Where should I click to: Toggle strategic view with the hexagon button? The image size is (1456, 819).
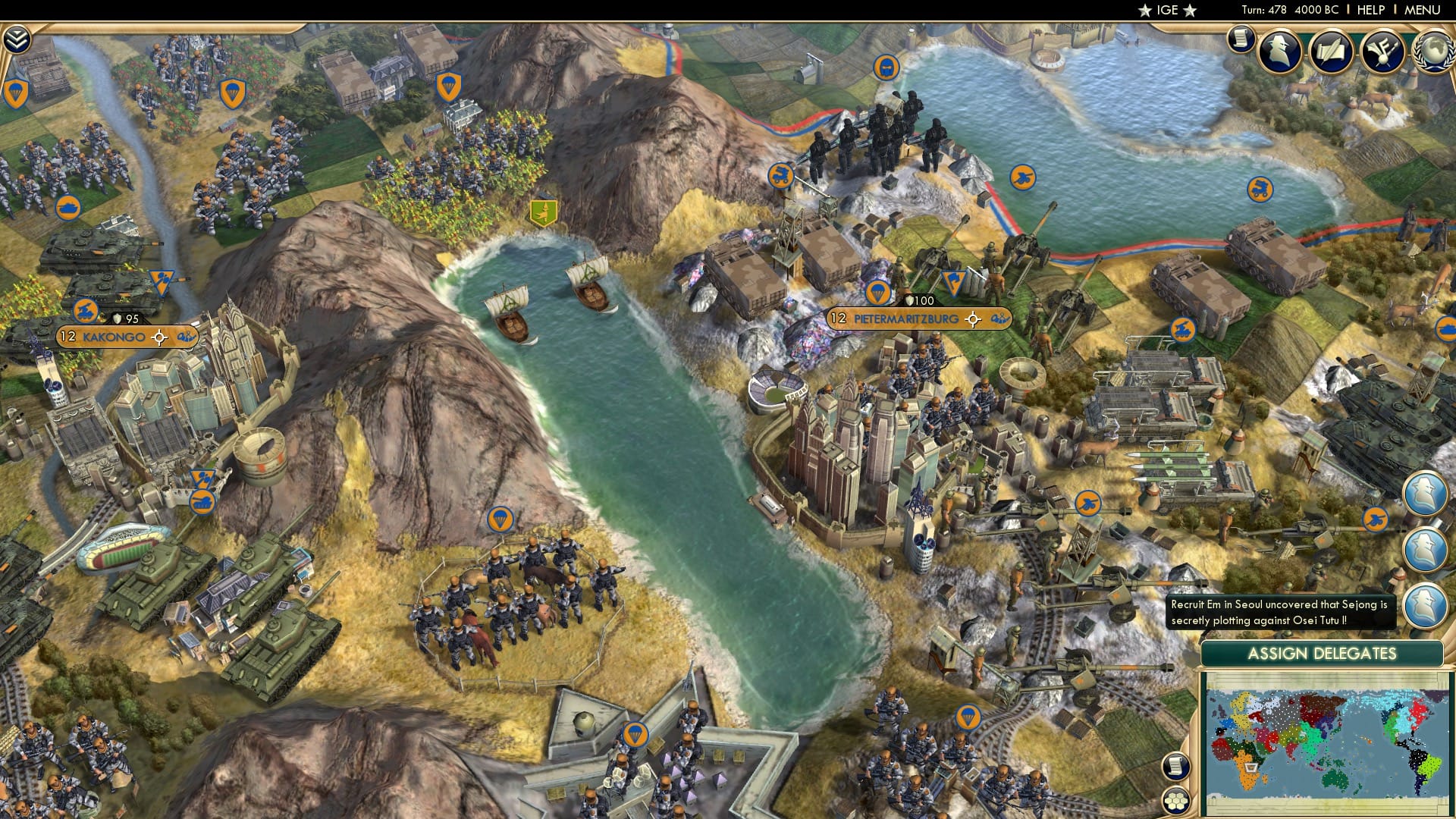click(x=1176, y=800)
